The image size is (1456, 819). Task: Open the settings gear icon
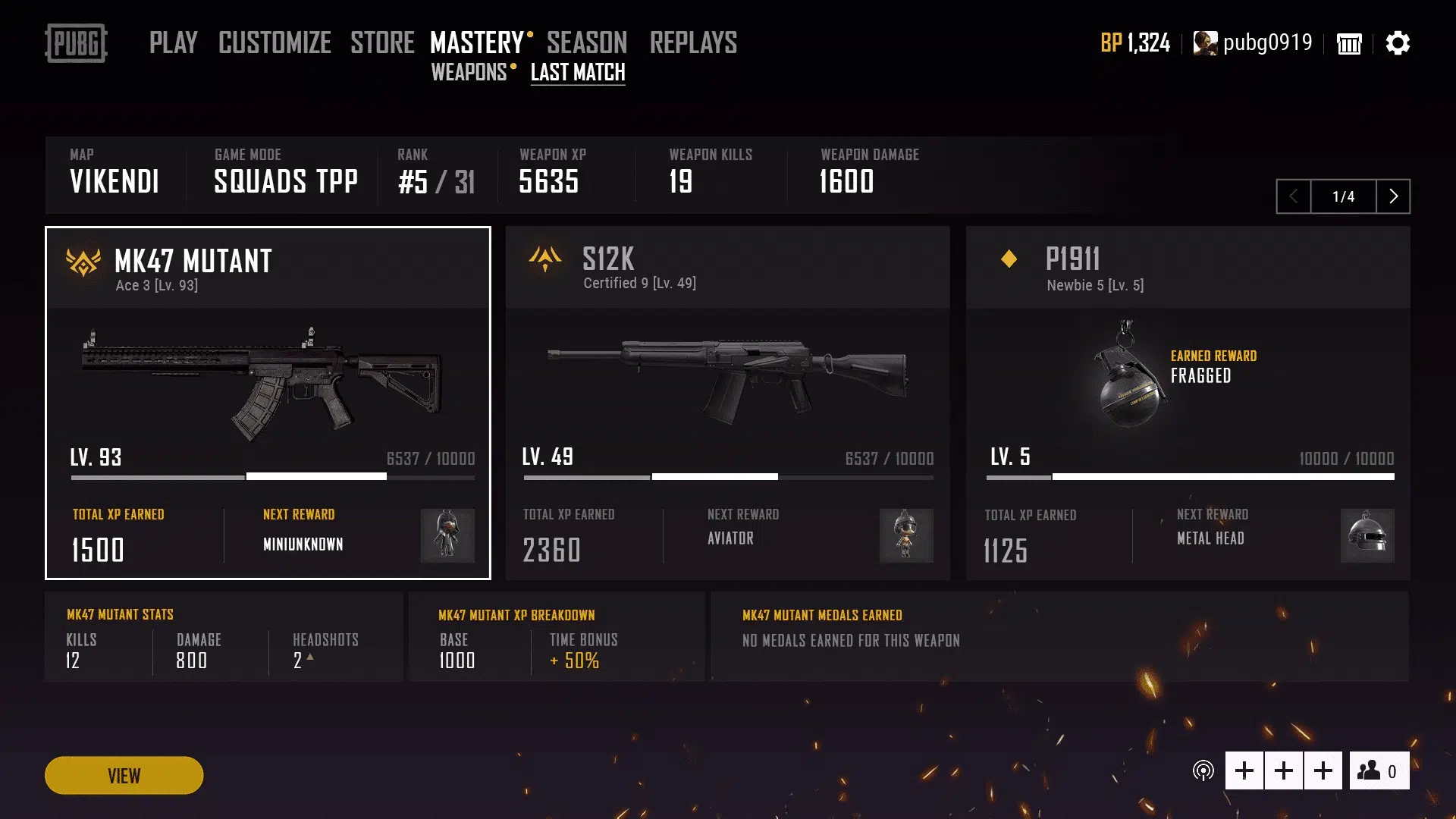(x=1398, y=43)
